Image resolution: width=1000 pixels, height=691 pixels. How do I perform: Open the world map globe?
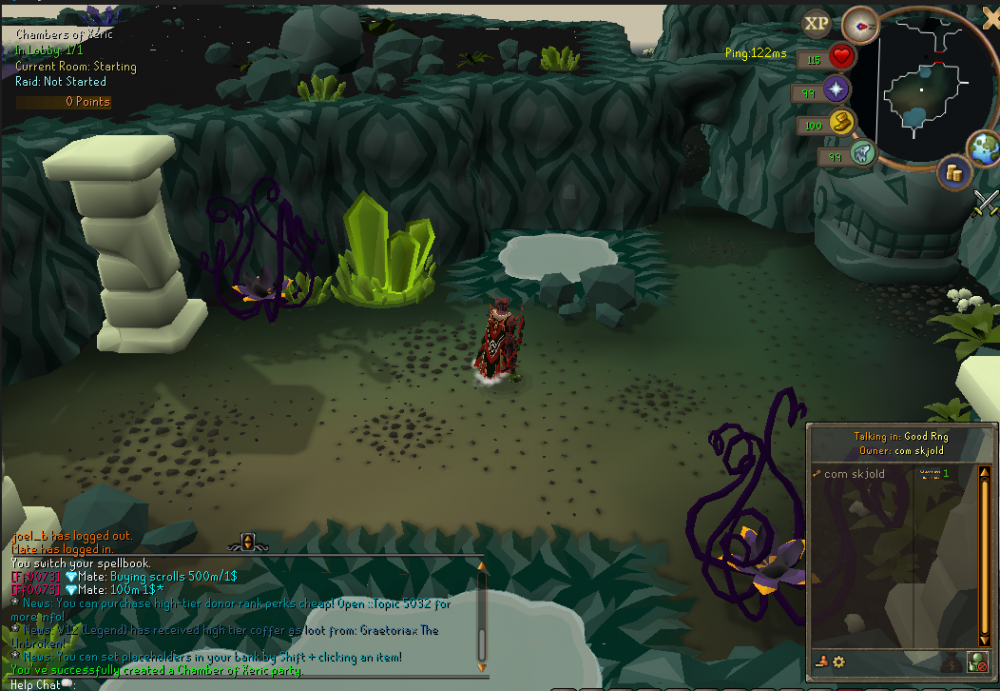coord(984,148)
